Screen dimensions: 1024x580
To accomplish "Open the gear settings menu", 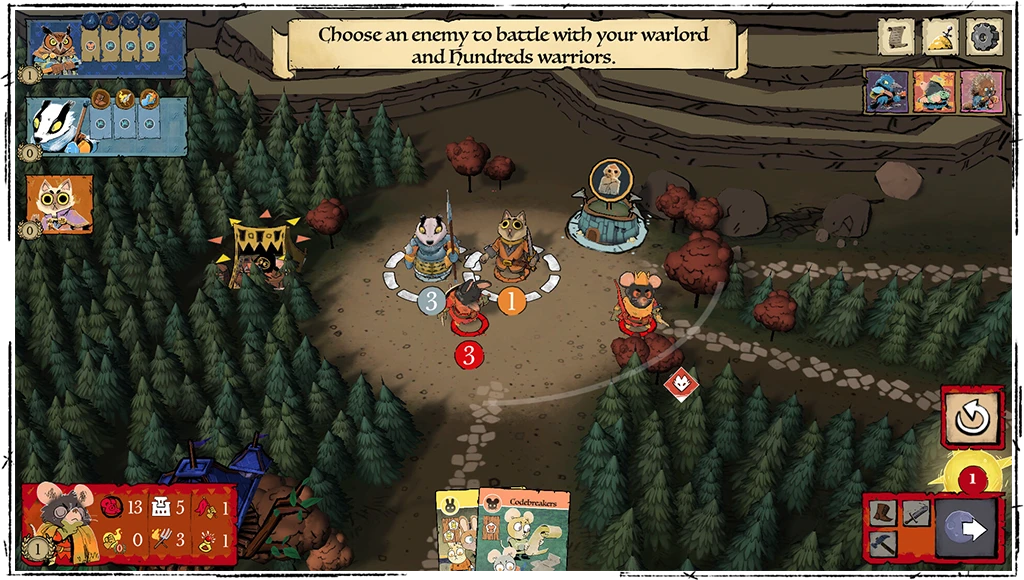I will (x=984, y=37).
